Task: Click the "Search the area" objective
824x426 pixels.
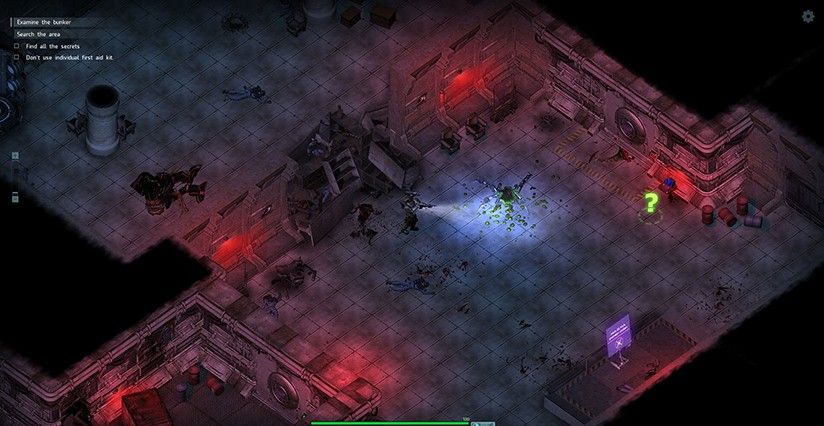Action: point(39,34)
